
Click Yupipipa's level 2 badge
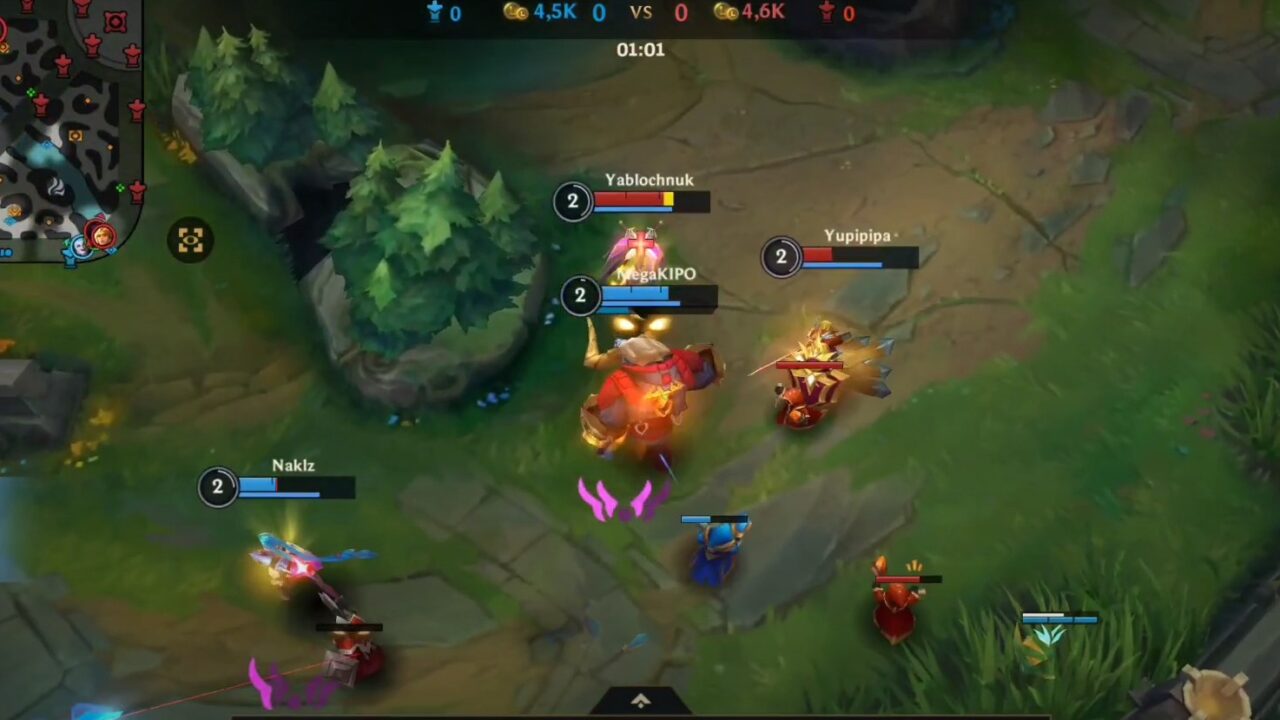coord(781,257)
